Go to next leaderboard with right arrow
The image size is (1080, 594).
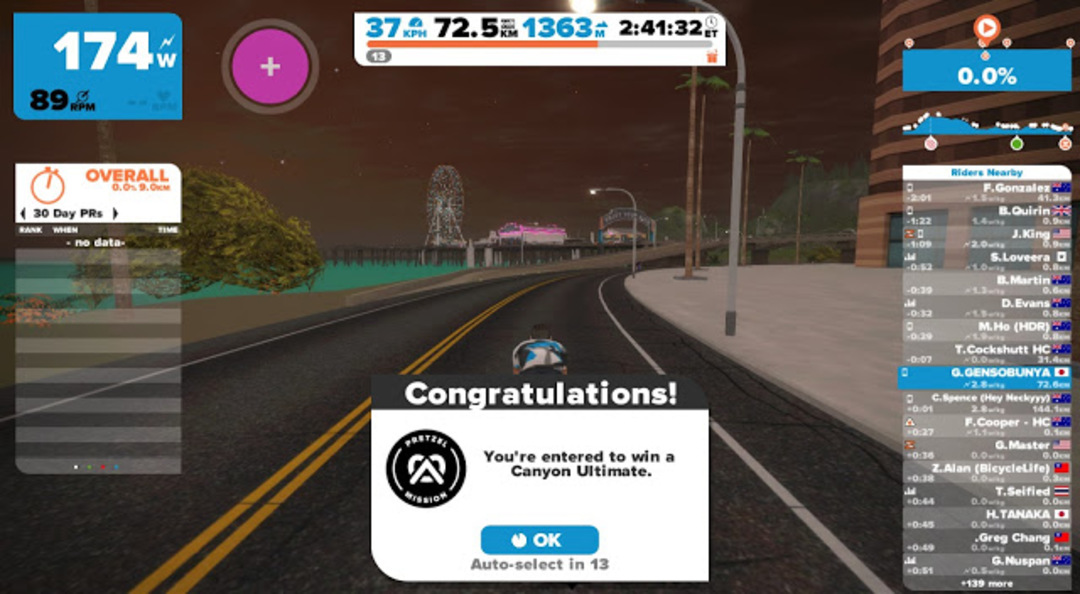point(114,213)
